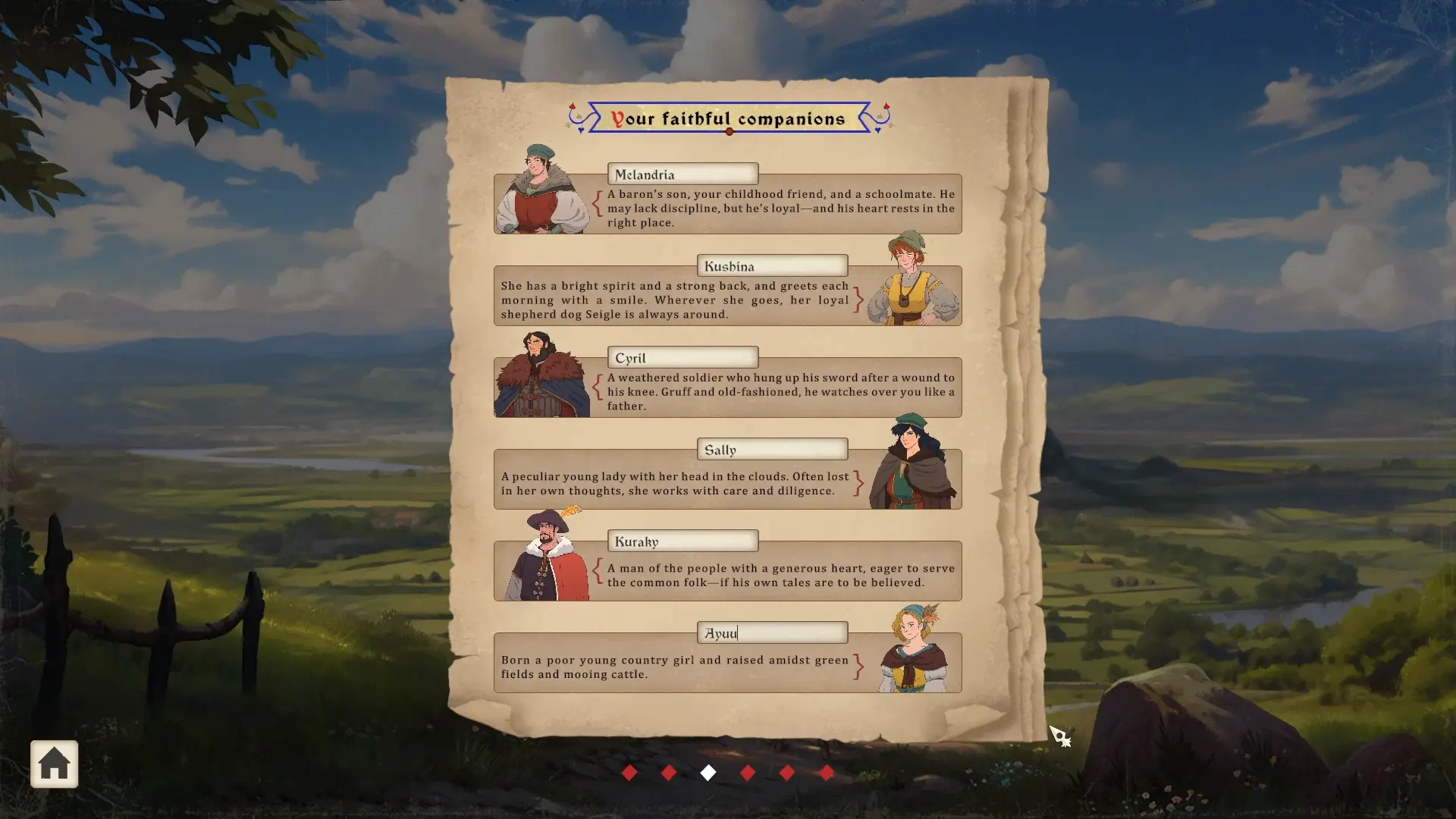Jump to the last page diamond
The height and width of the screenshot is (819, 1456).
[x=827, y=773]
